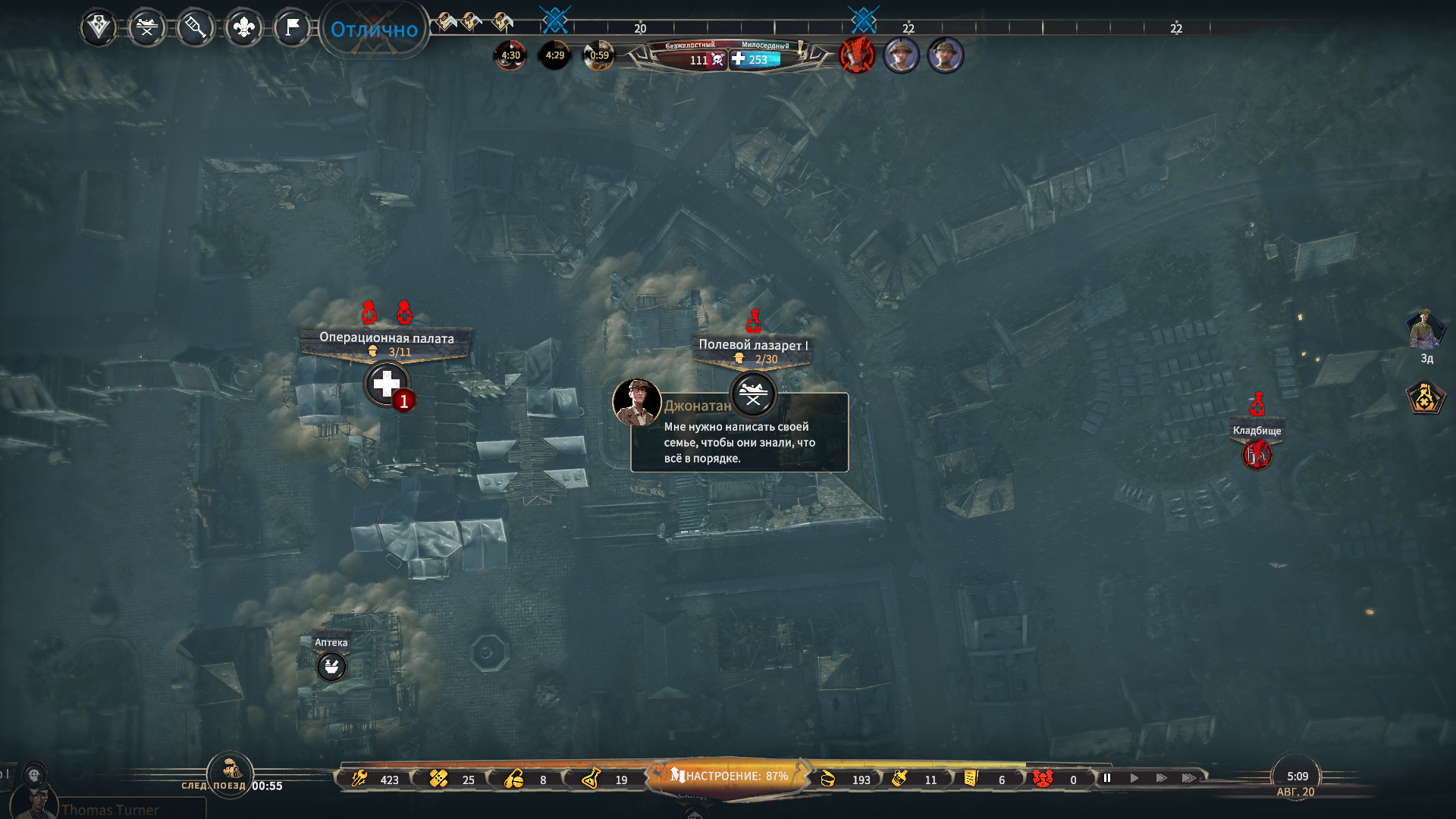Open the stretcher patients panel
Image resolution: width=1456 pixels, height=819 pixels.
(x=147, y=28)
